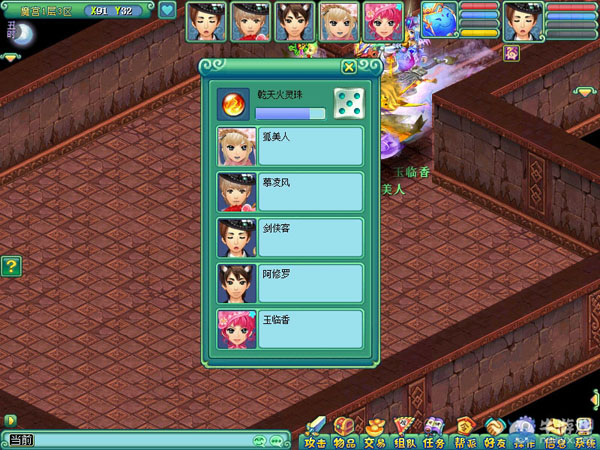Screen dimensions: 600x450
Task: Select the 玉临香 player row
Action: tap(290, 329)
